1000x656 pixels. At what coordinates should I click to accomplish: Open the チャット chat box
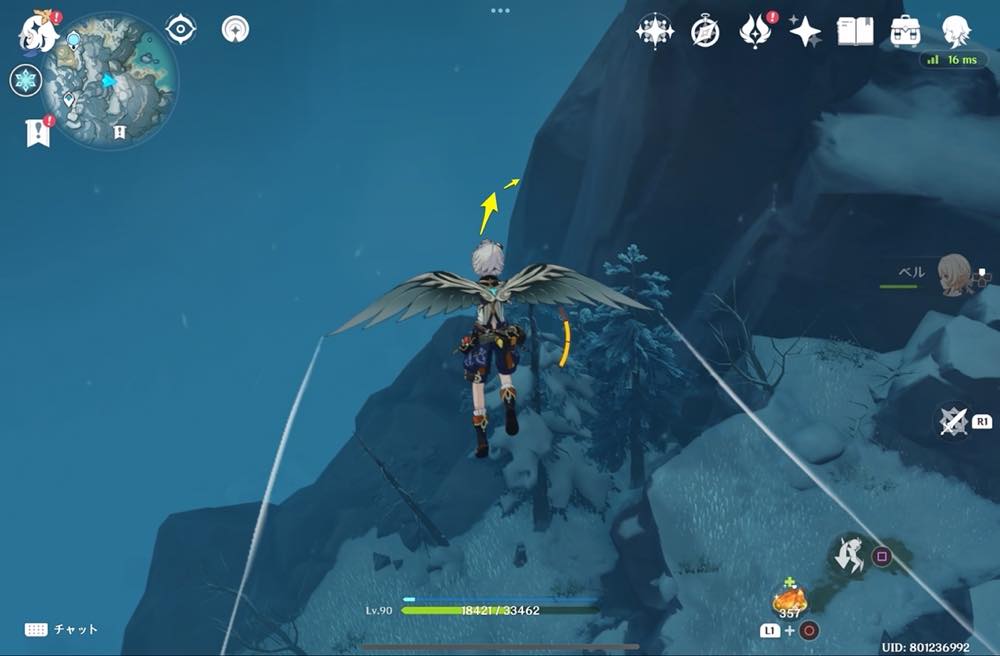click(62, 629)
